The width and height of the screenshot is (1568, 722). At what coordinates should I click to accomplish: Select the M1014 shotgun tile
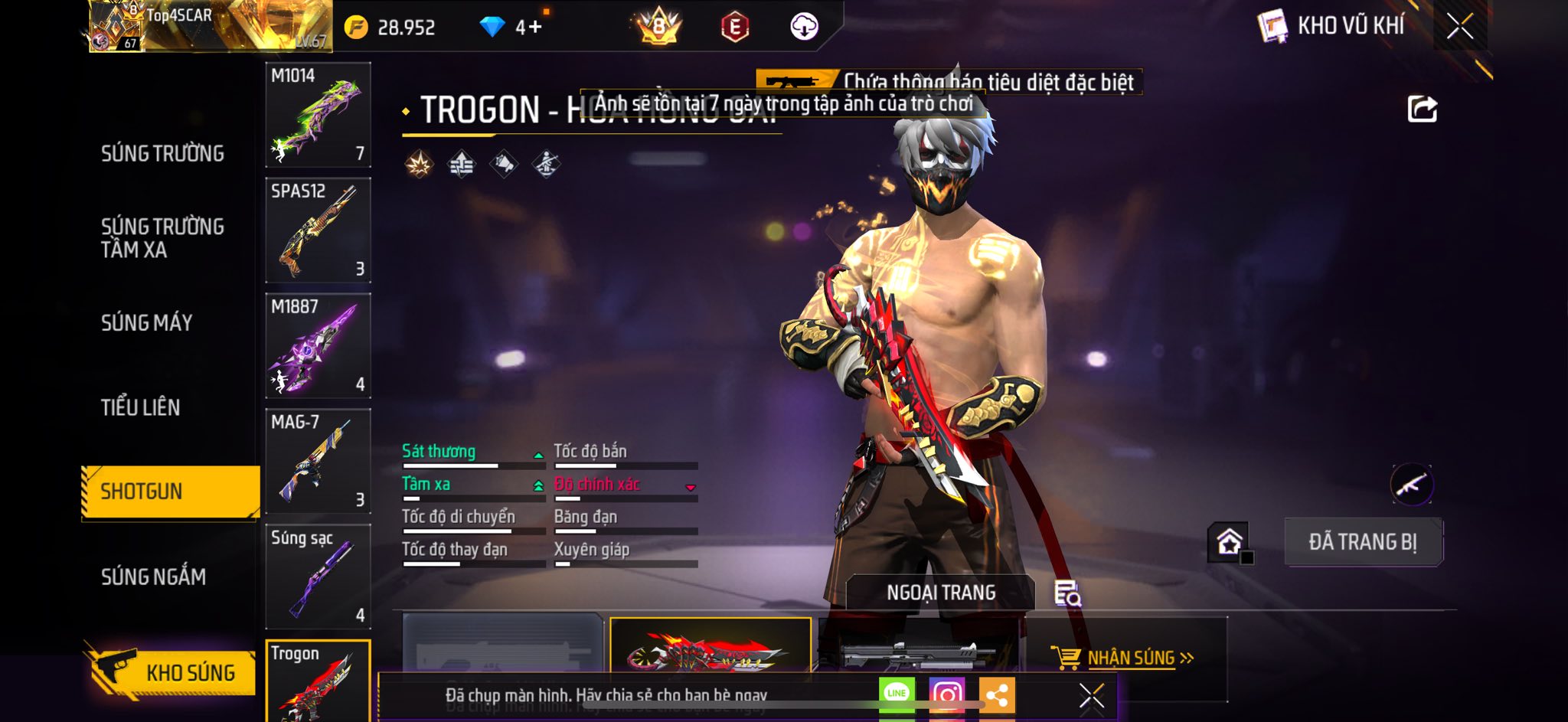318,115
